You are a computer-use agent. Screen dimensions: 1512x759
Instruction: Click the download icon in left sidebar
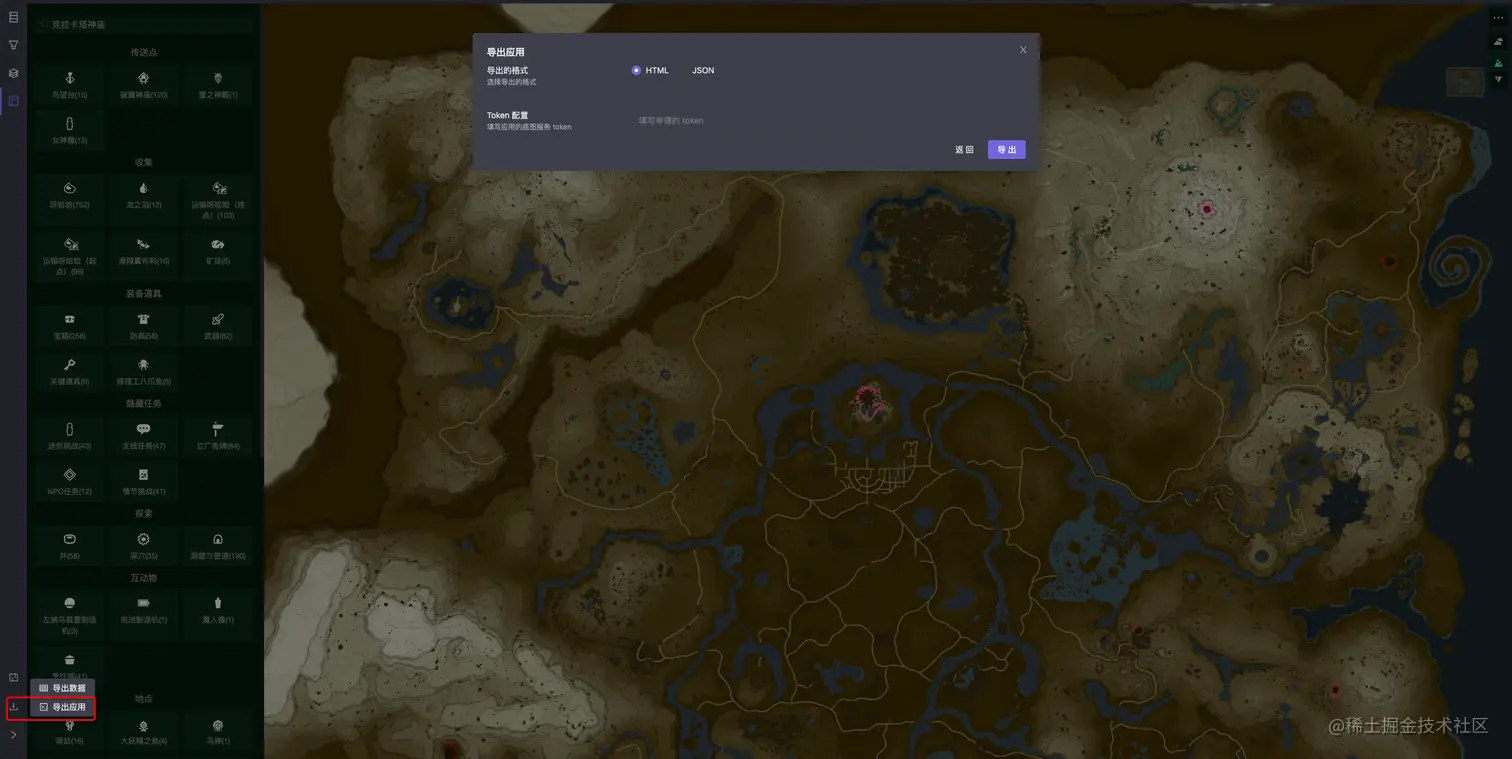click(14, 707)
